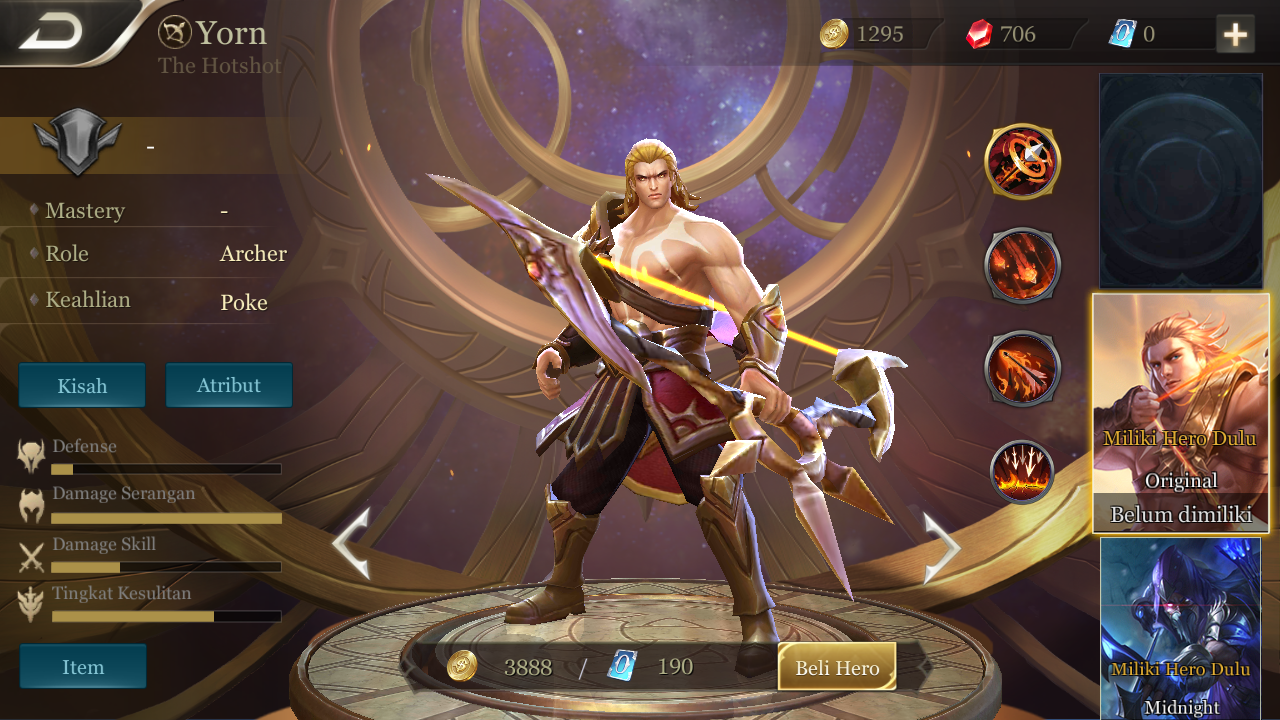This screenshot has width=1280, height=720.
Task: Open the Atribut tab
Action: click(x=229, y=385)
